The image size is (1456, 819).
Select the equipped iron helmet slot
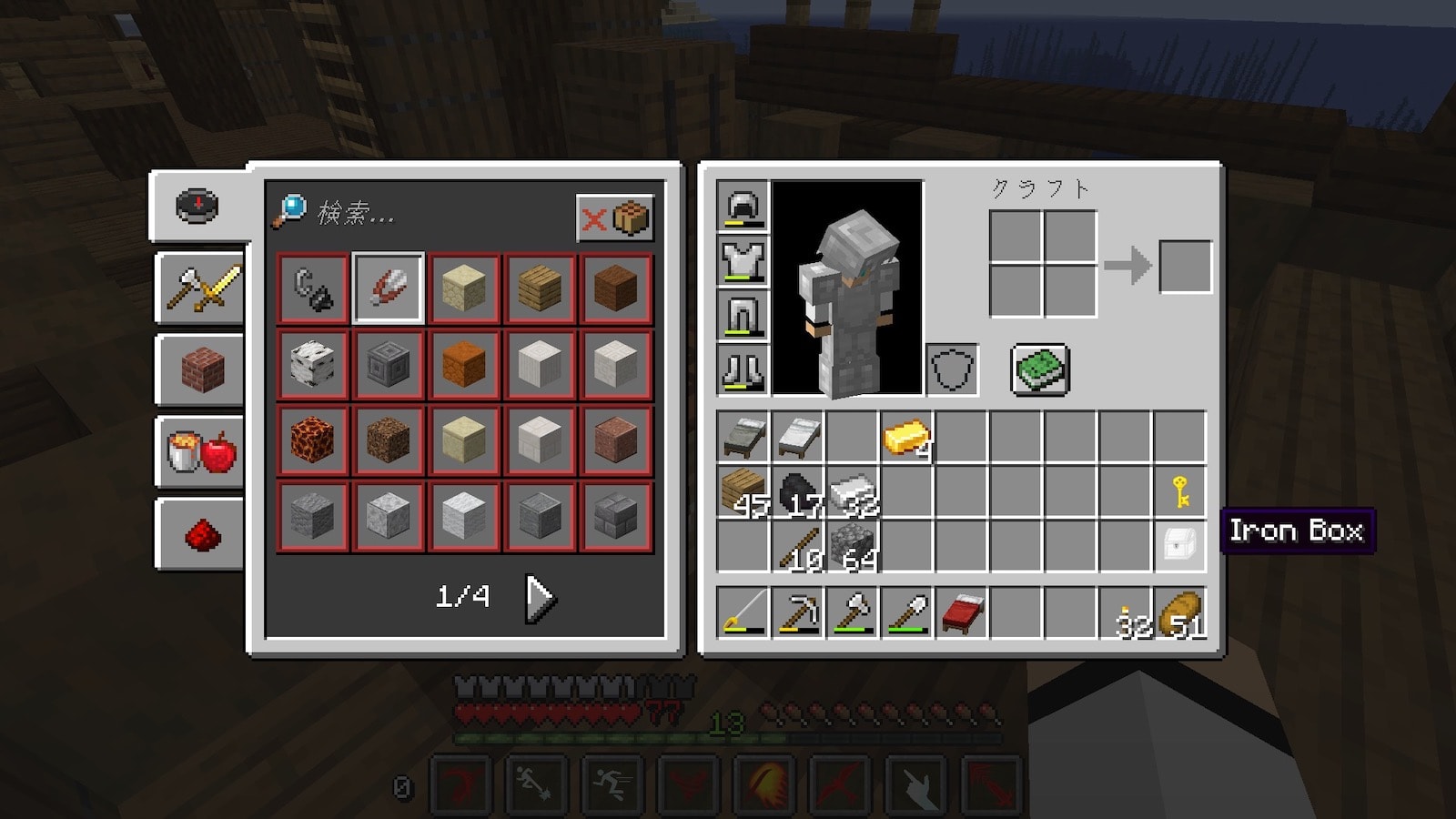click(x=743, y=206)
